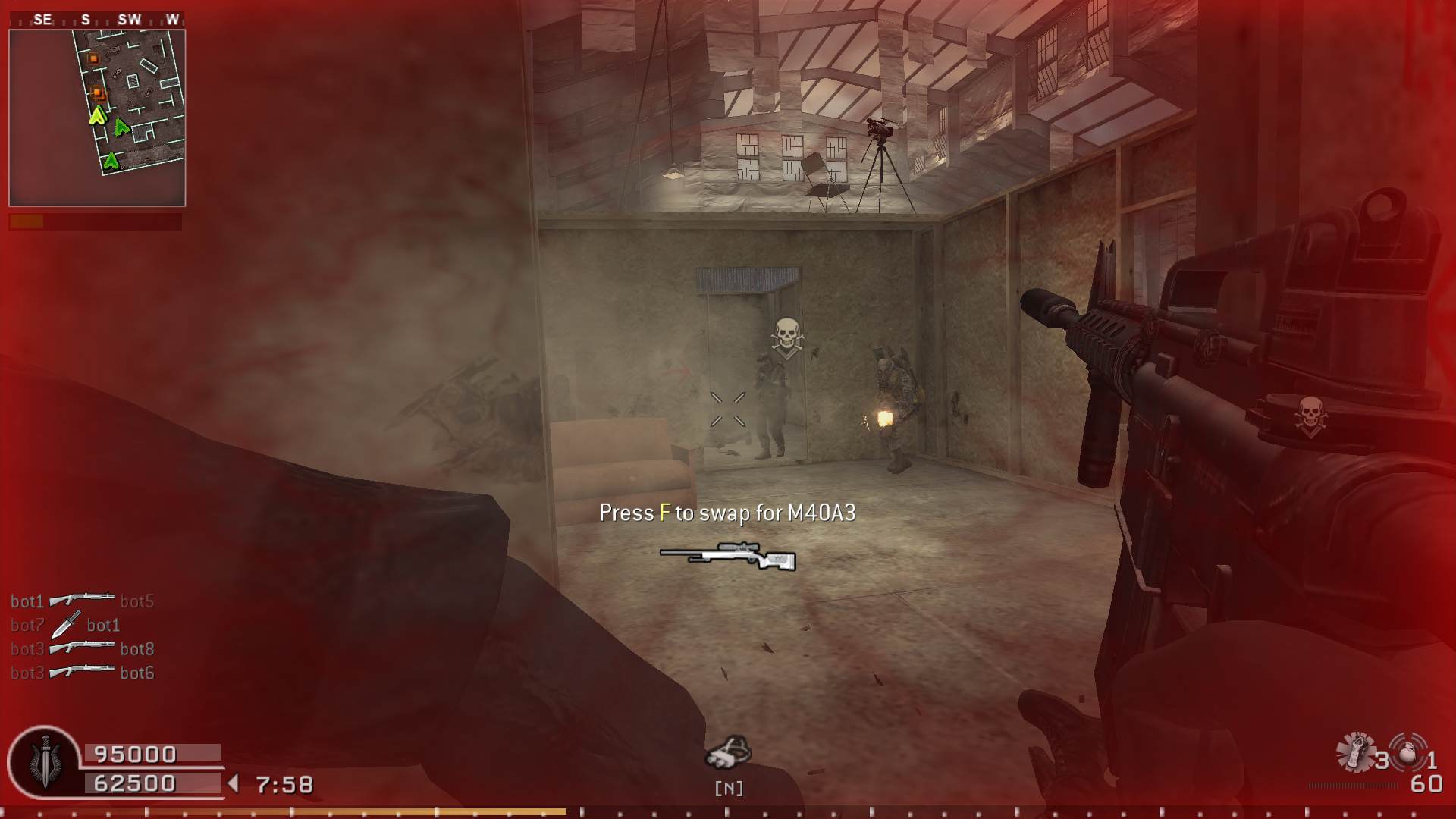Click the minimap in the corner

(x=97, y=118)
